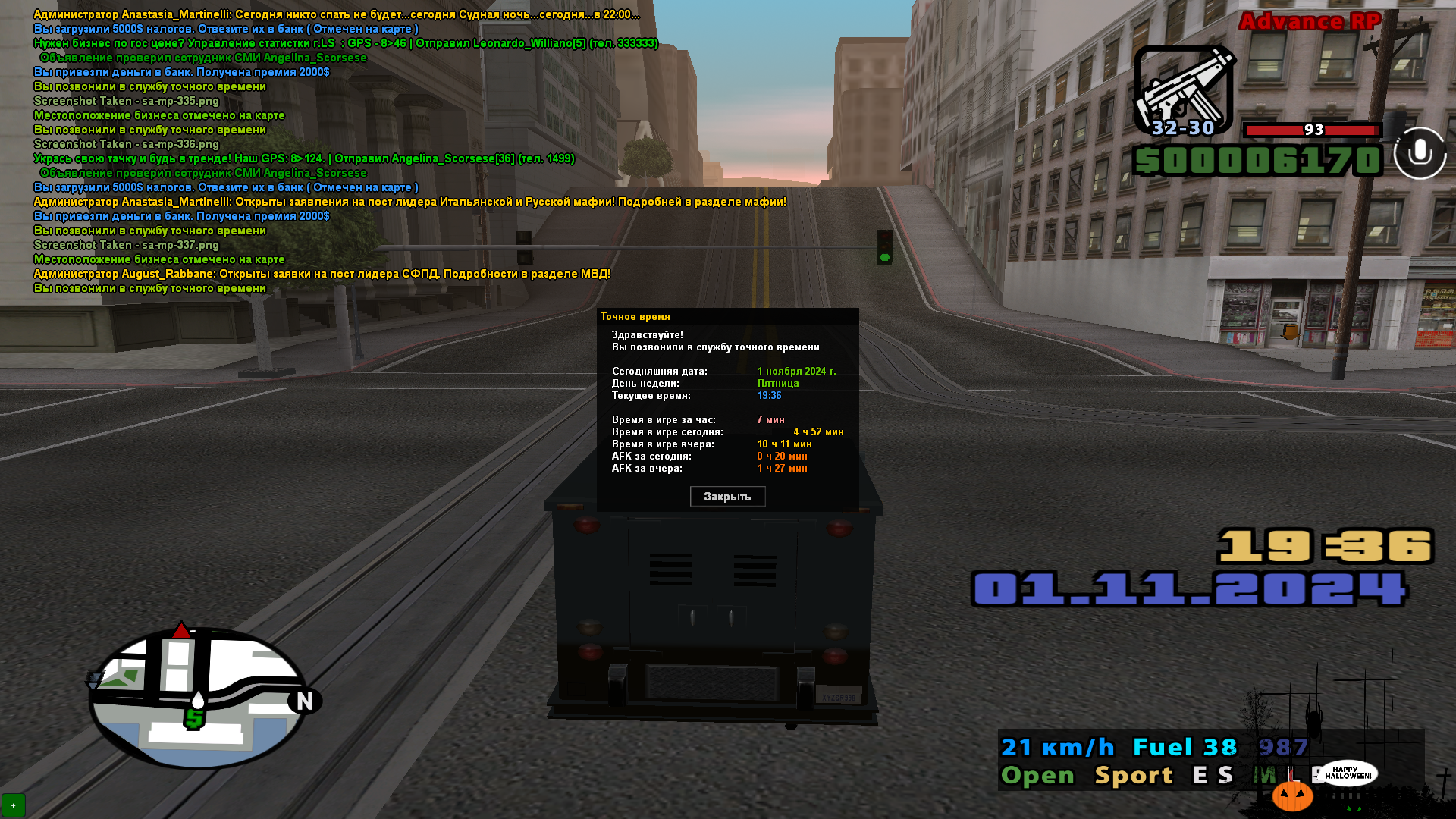Click the green dollar marker on the minimap

pyautogui.click(x=194, y=717)
